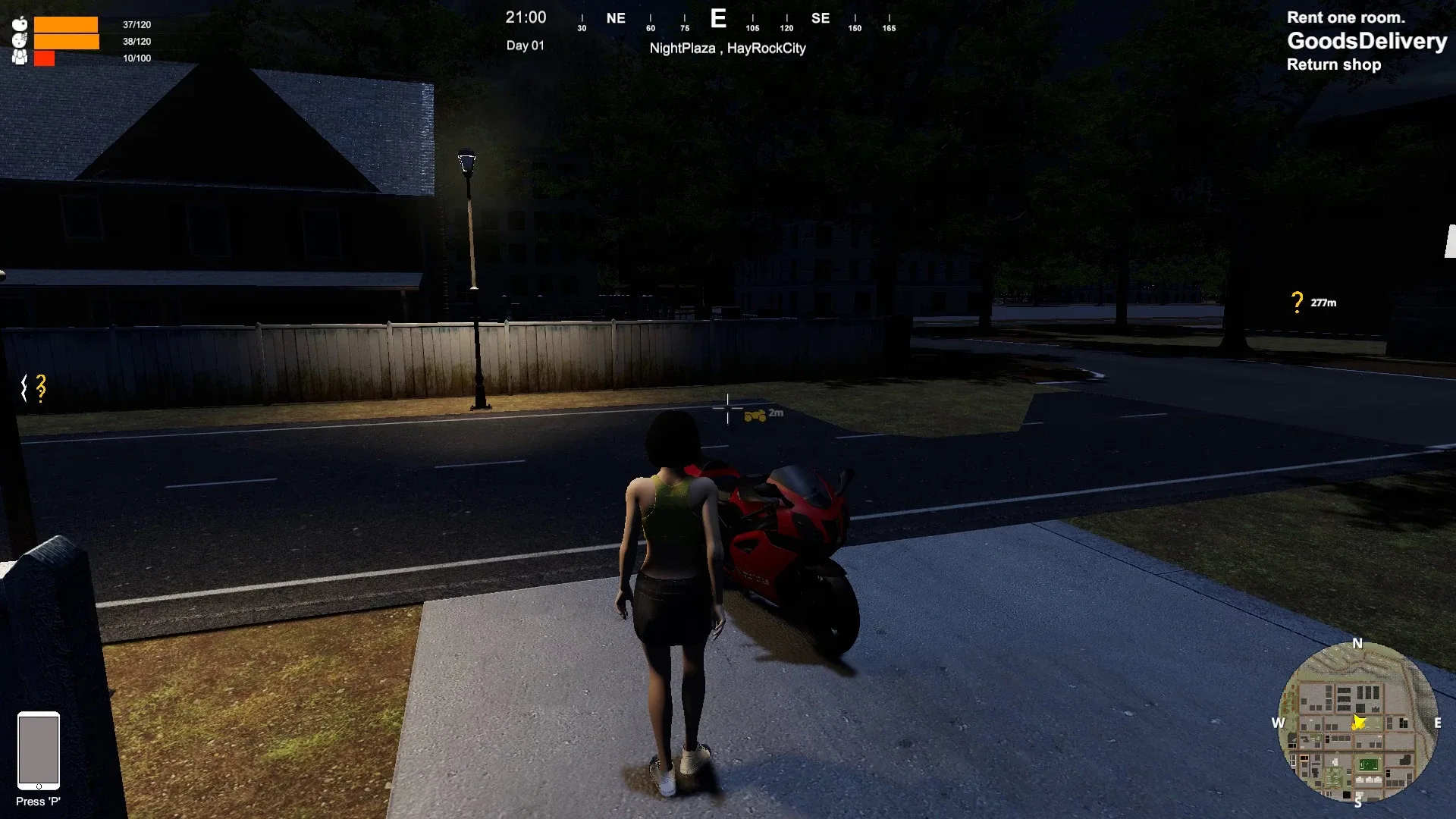Click the social people stat icon
The image size is (1456, 819).
pos(20,56)
